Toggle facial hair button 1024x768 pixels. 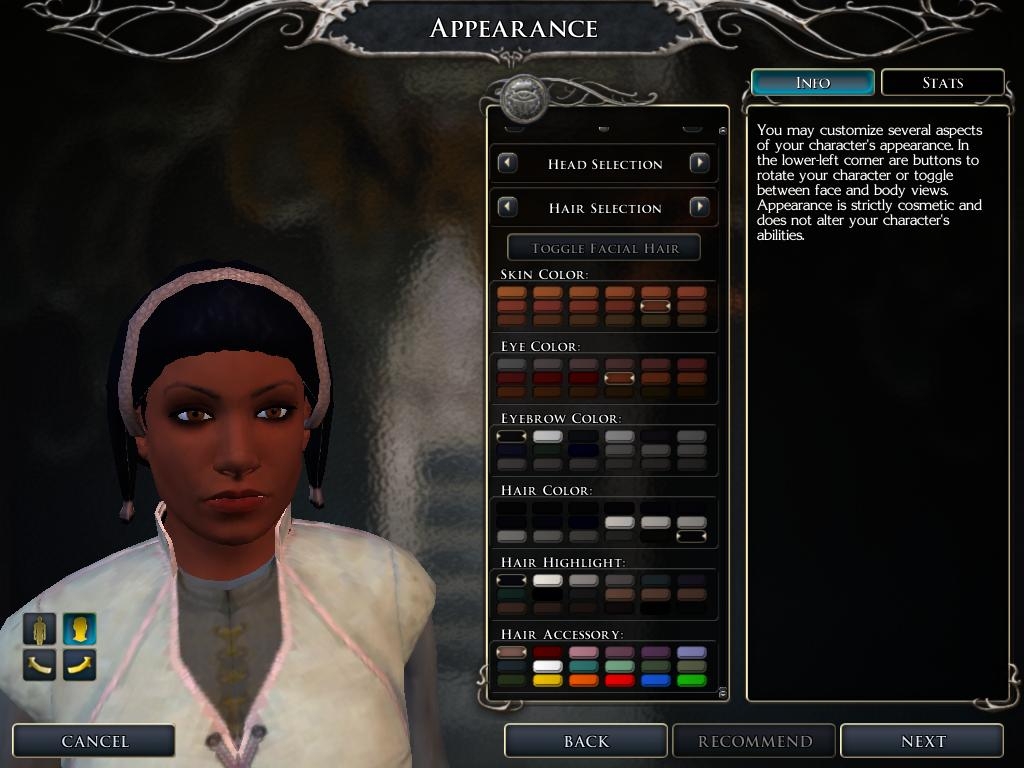[604, 248]
